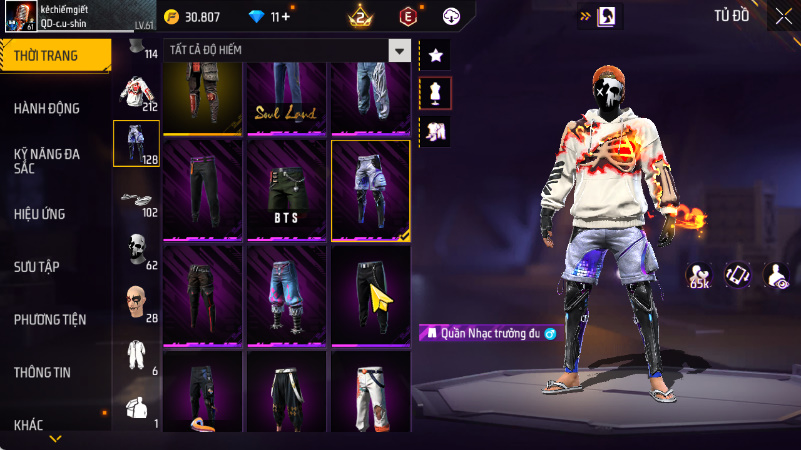
Task: Close the wardrobe with the X button
Action: 782,16
